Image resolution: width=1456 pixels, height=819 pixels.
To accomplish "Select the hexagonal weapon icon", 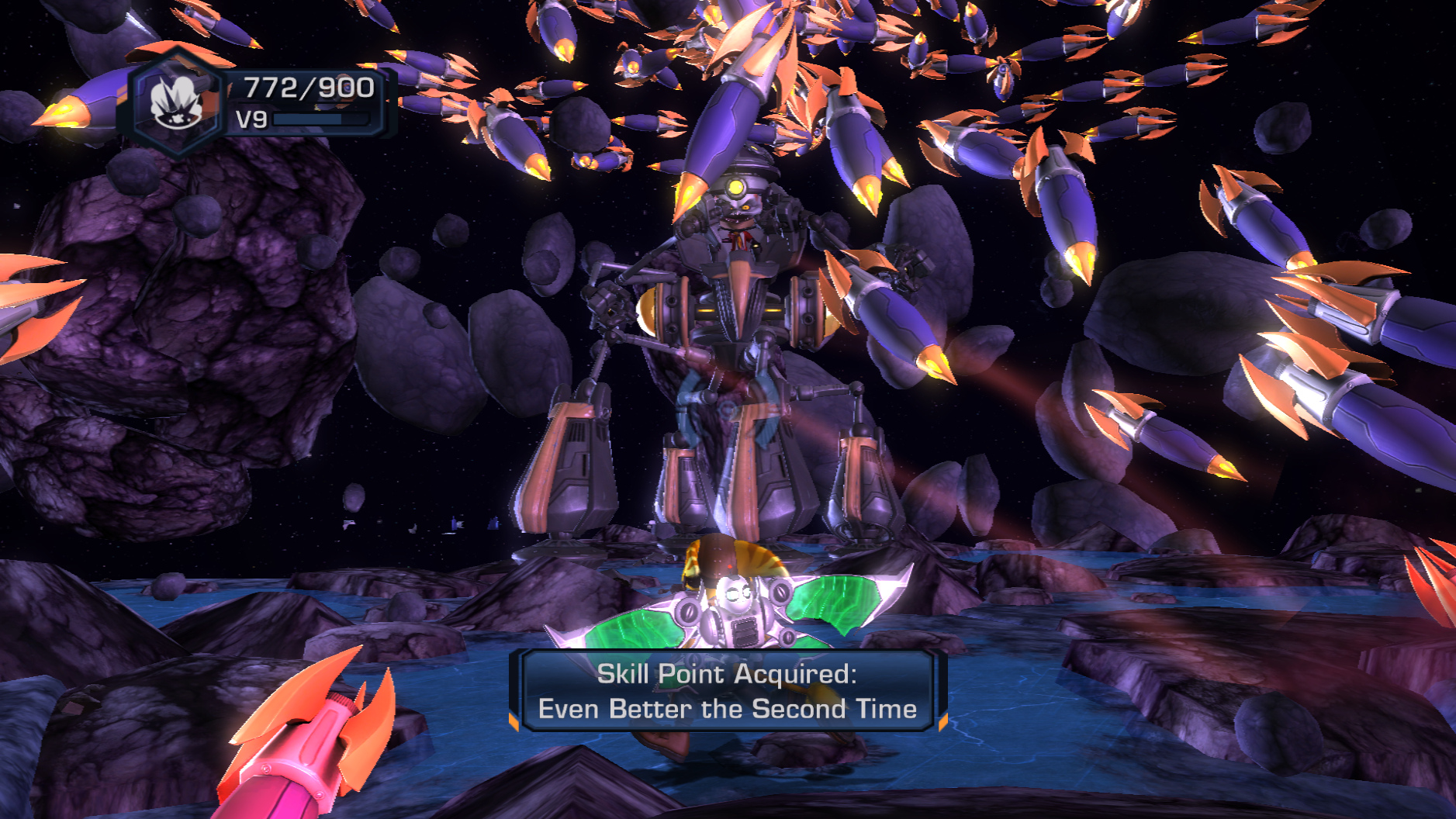I will [x=177, y=102].
